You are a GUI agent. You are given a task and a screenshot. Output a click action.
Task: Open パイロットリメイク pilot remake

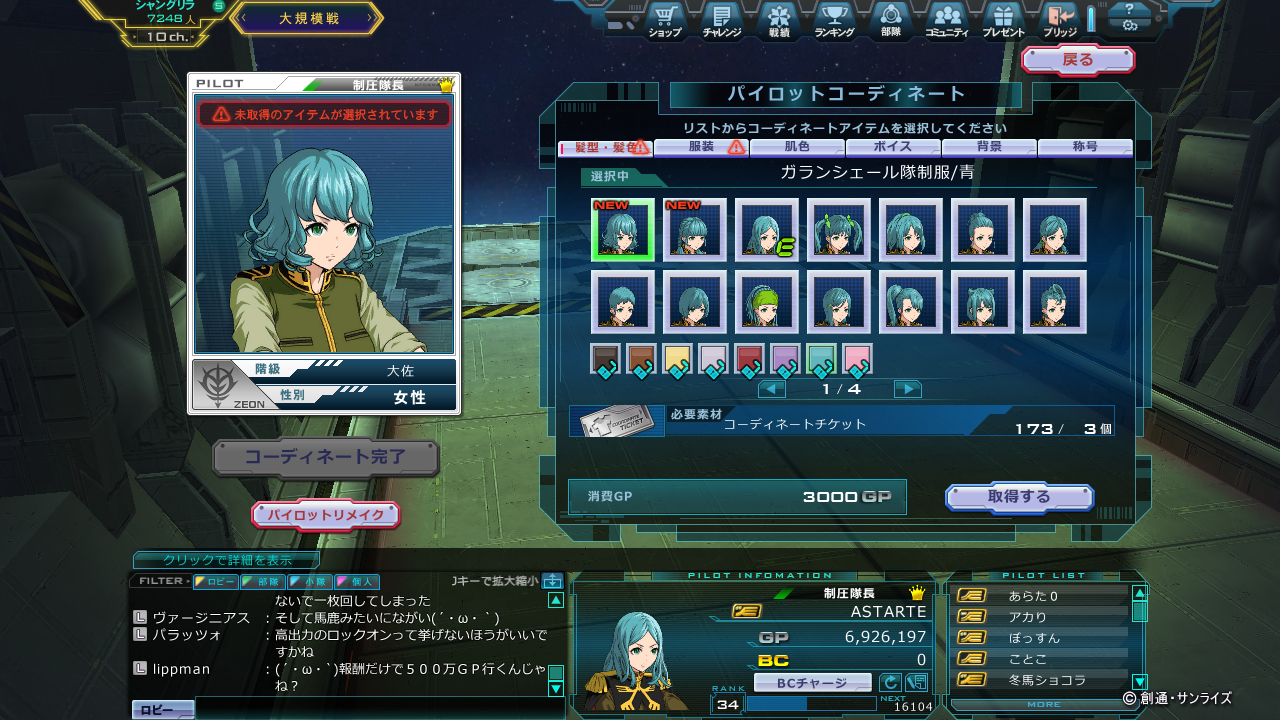325,515
